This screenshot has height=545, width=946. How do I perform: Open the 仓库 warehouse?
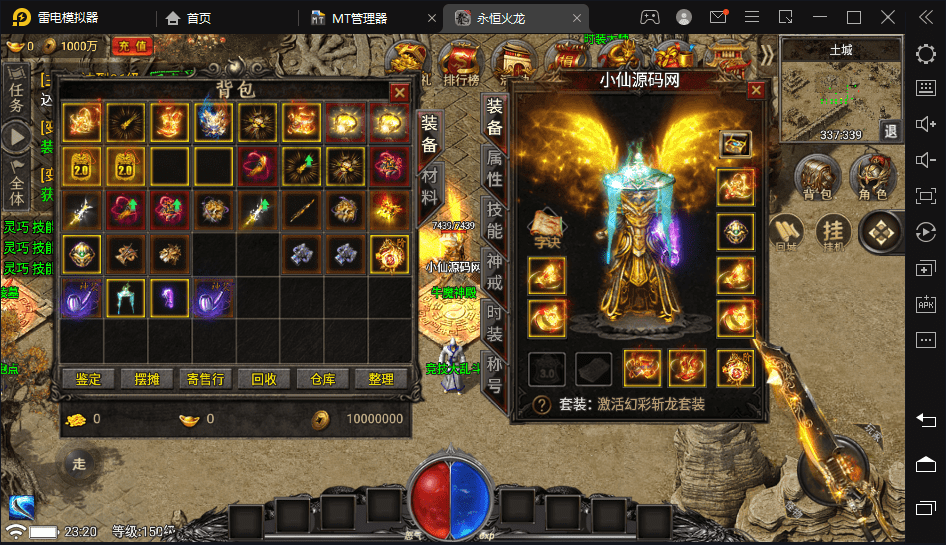pyautogui.click(x=323, y=379)
